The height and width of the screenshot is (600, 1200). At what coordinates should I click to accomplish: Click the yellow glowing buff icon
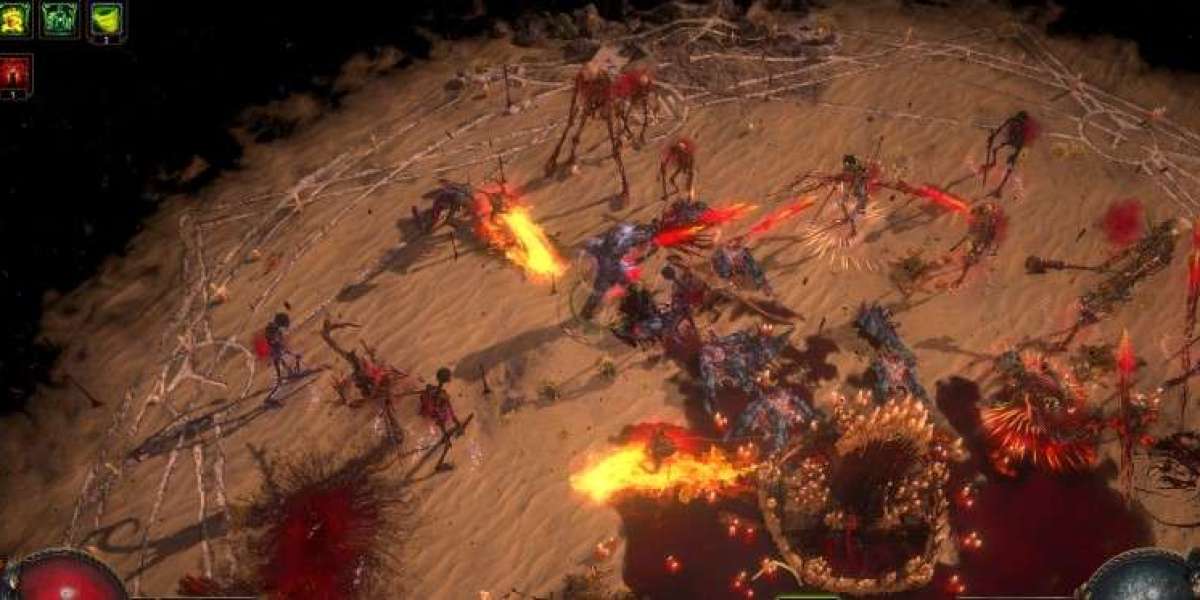14,19
